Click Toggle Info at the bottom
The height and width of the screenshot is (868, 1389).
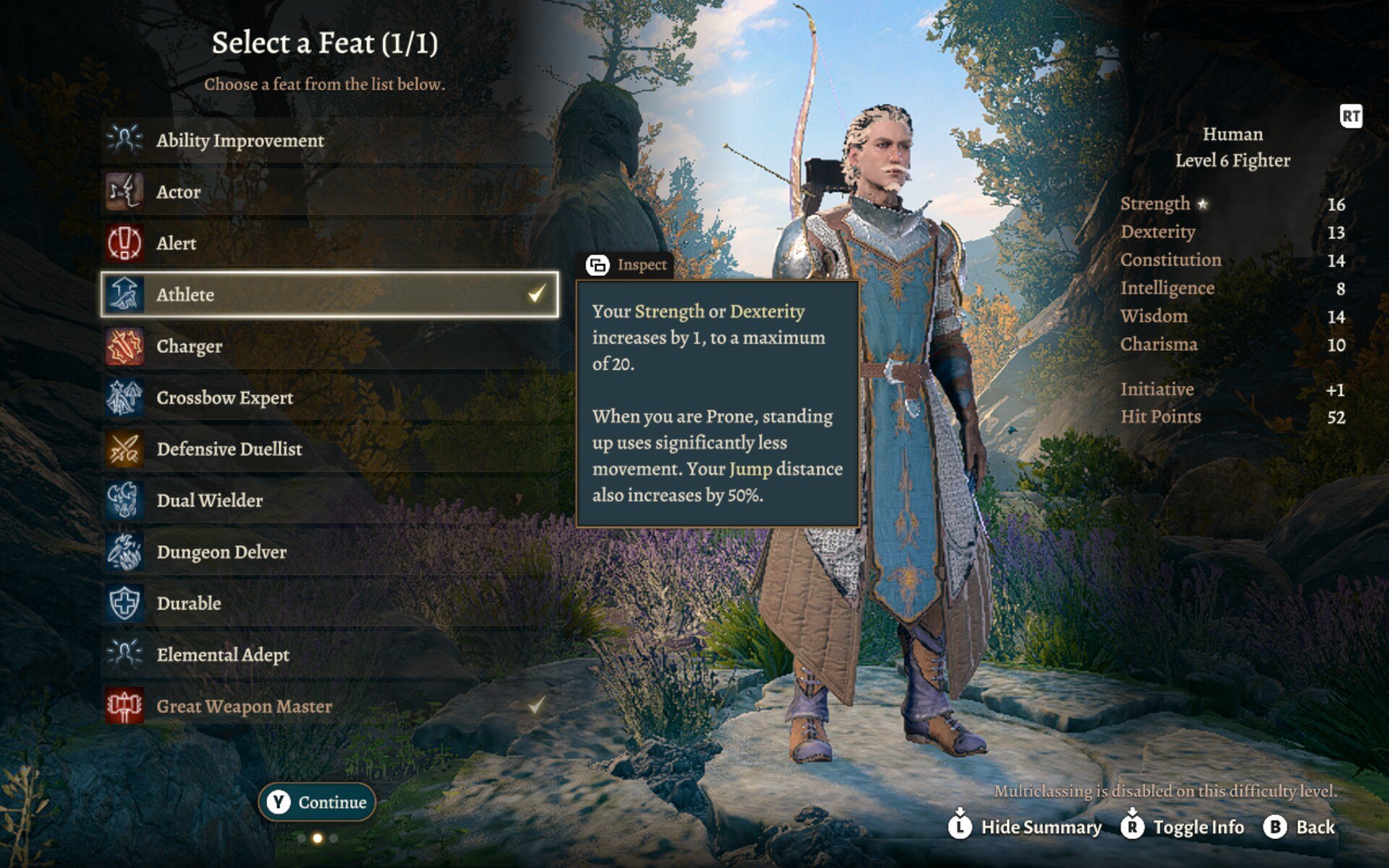(x=1184, y=827)
